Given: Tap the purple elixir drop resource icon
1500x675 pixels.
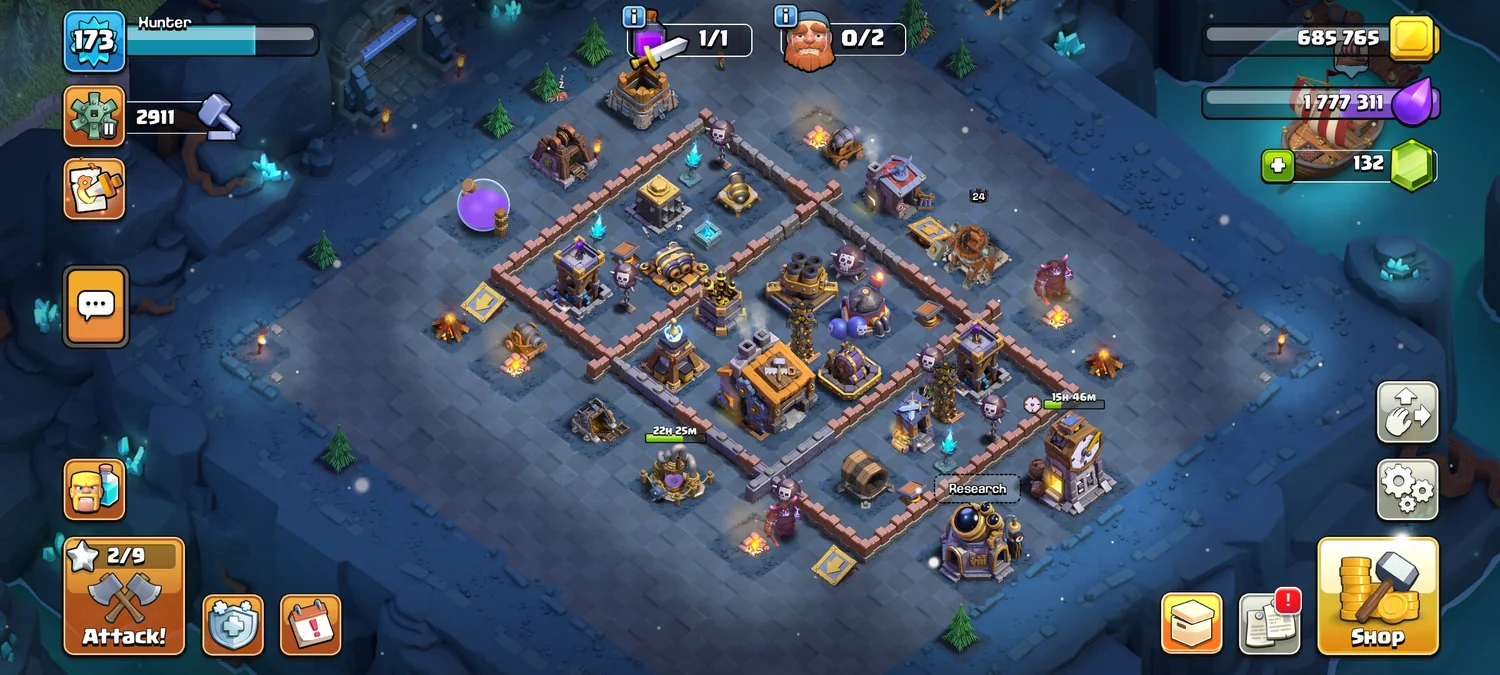Looking at the screenshot, I should tap(1413, 102).
